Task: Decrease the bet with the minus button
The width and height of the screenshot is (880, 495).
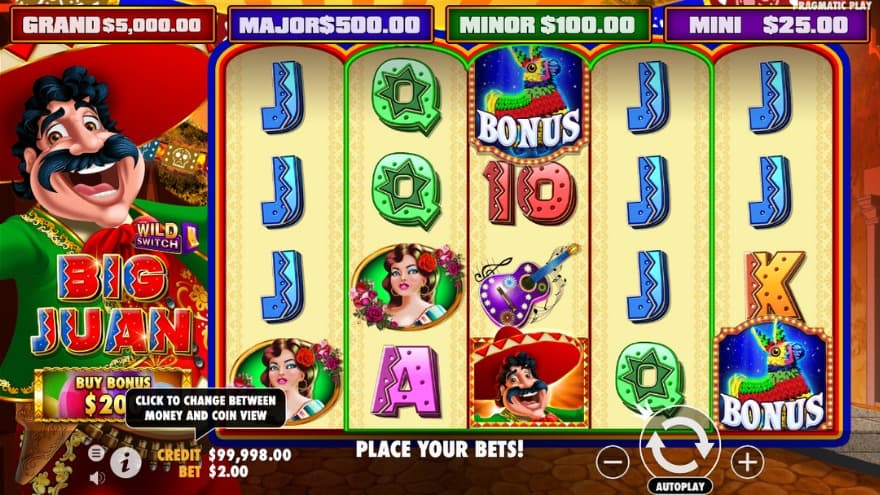Action: [x=612, y=462]
